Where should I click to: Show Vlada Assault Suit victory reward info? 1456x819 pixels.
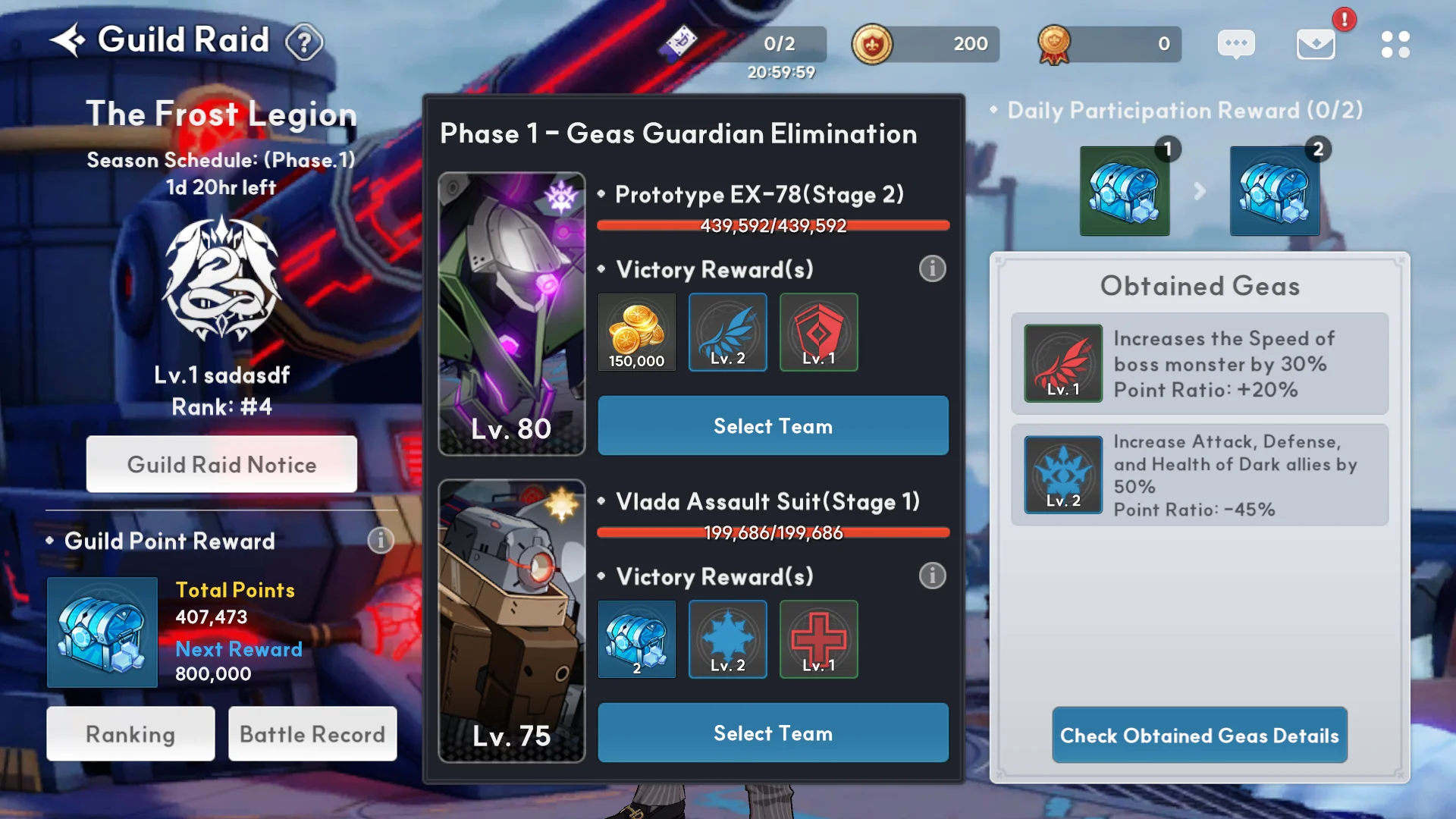(x=932, y=576)
